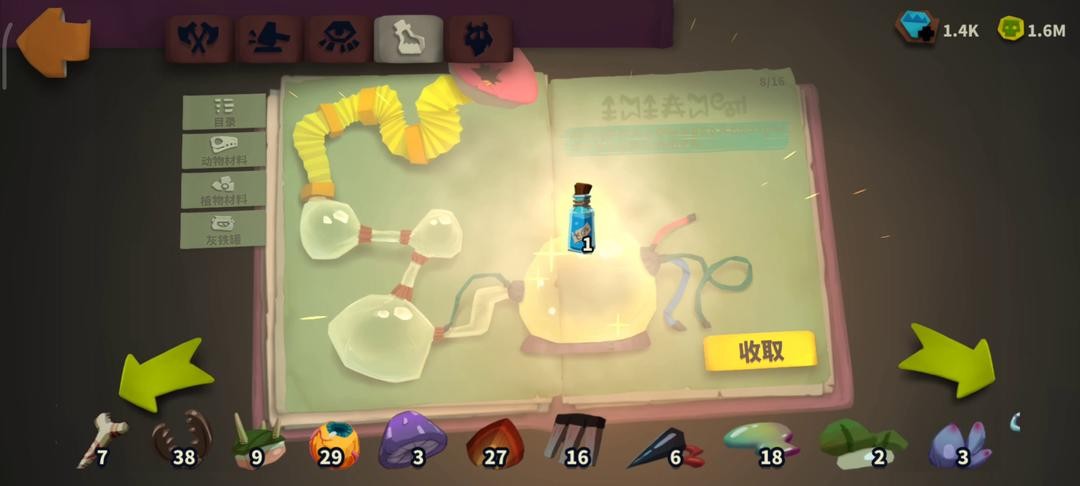Turn to the previous page with green arrow

click(x=165, y=373)
